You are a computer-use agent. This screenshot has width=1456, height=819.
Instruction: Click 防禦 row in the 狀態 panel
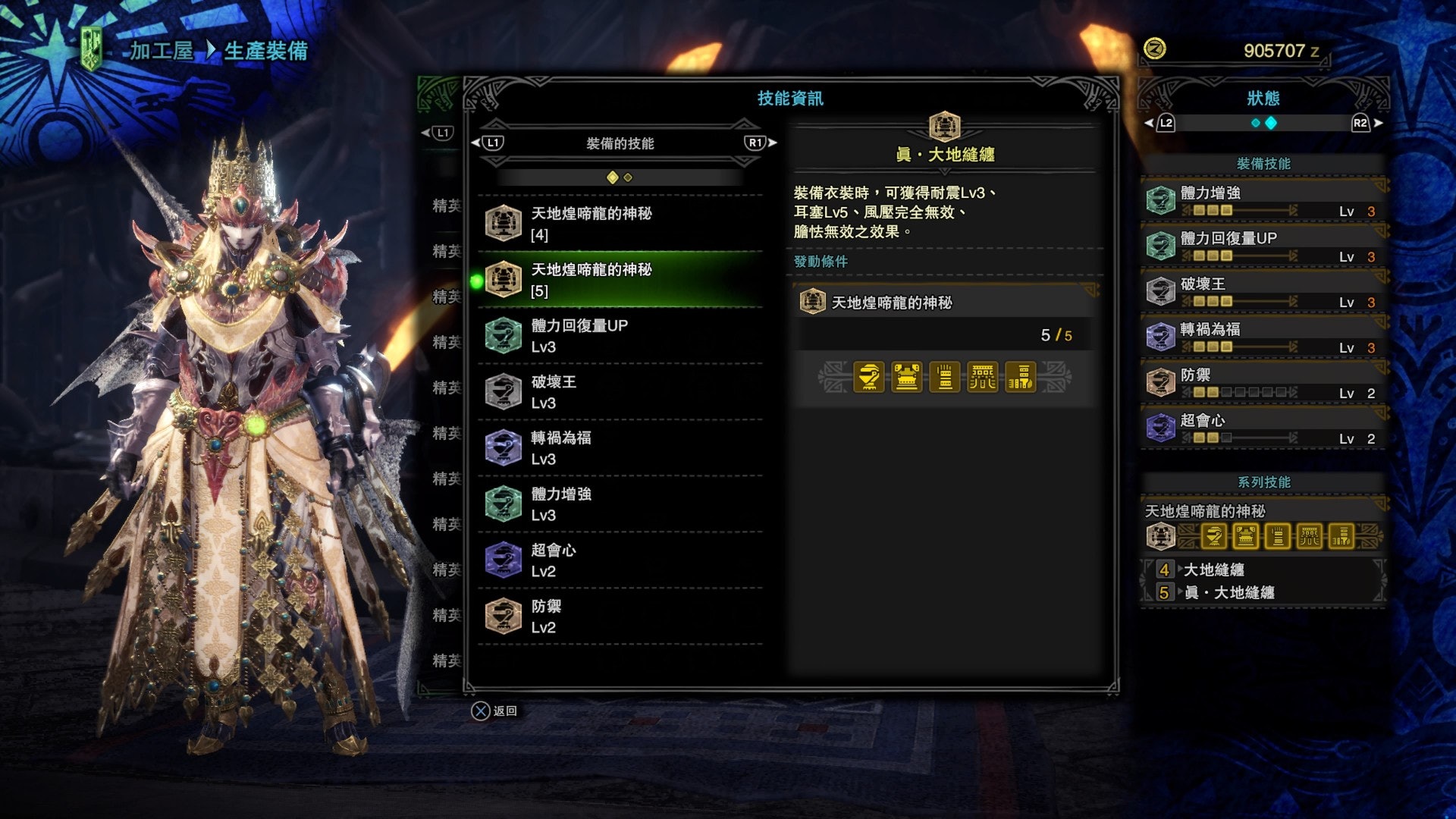[1263, 383]
